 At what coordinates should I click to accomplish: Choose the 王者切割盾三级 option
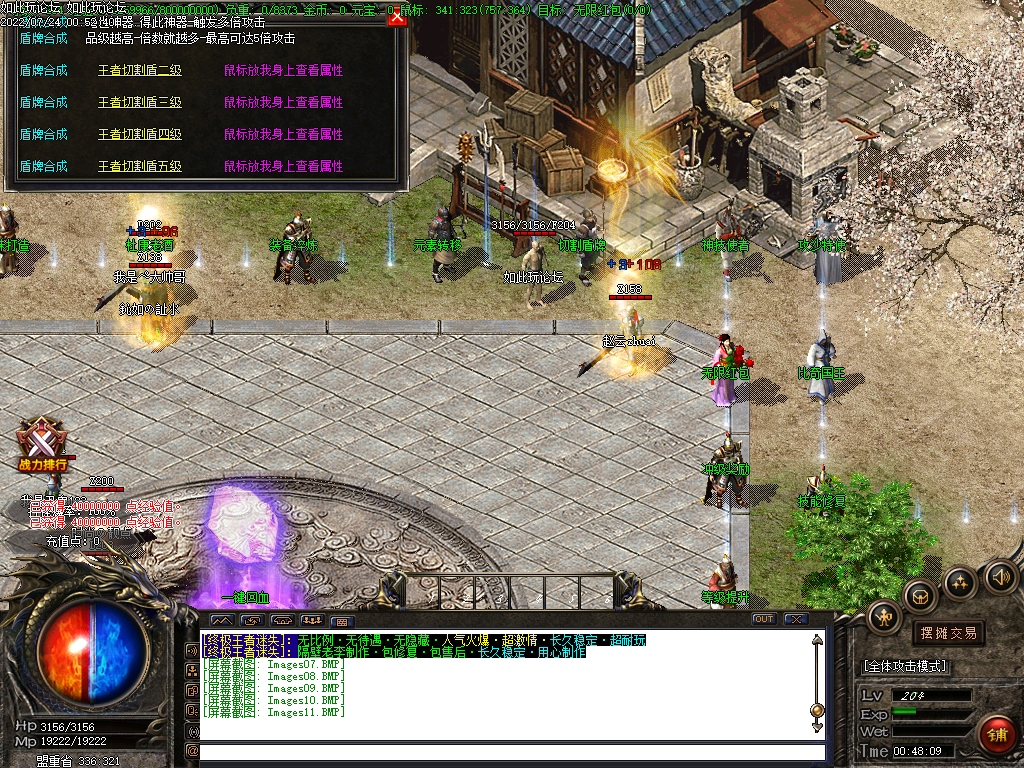pos(139,103)
